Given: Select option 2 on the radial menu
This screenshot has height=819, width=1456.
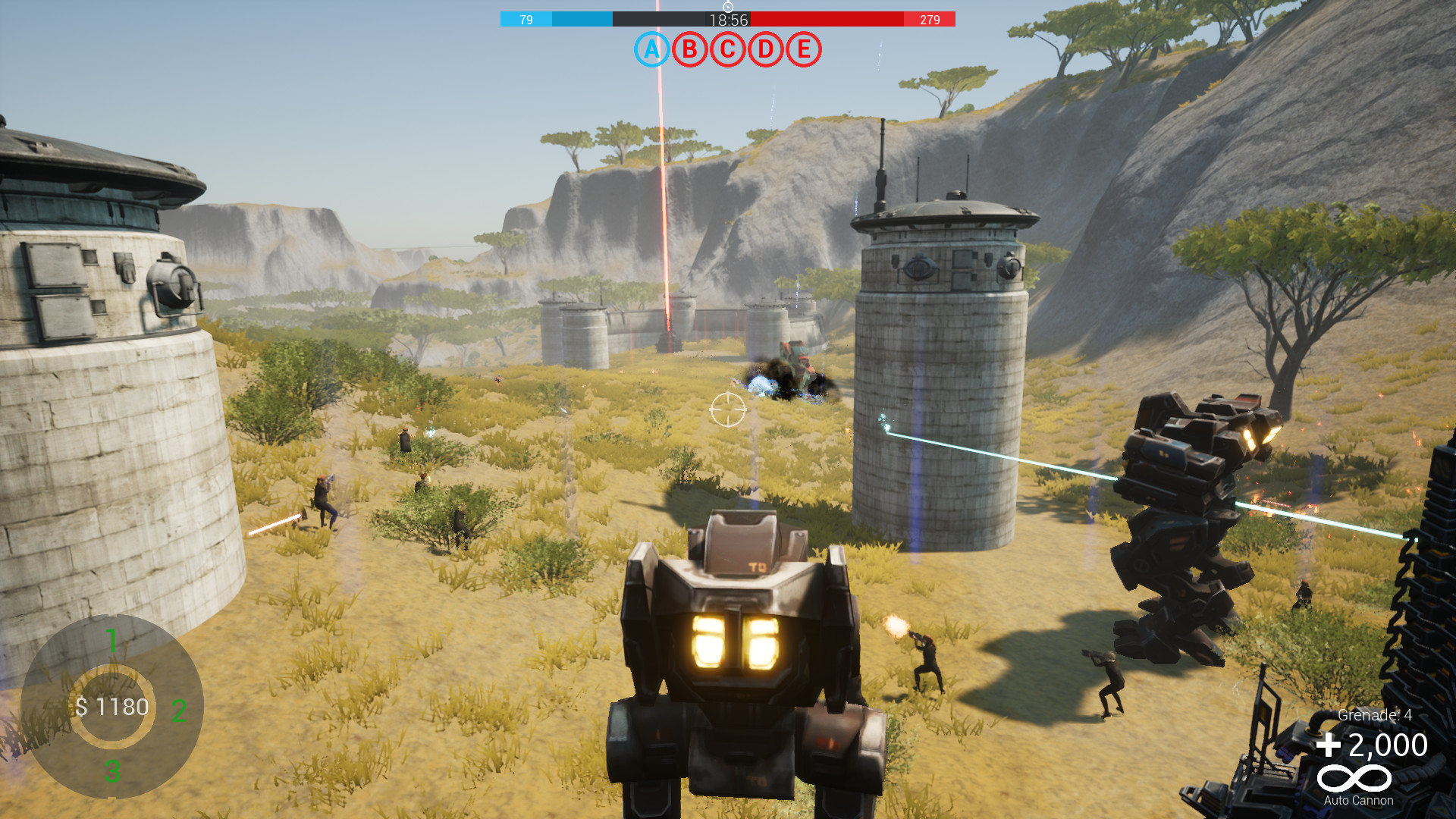Looking at the screenshot, I should 178,711.
